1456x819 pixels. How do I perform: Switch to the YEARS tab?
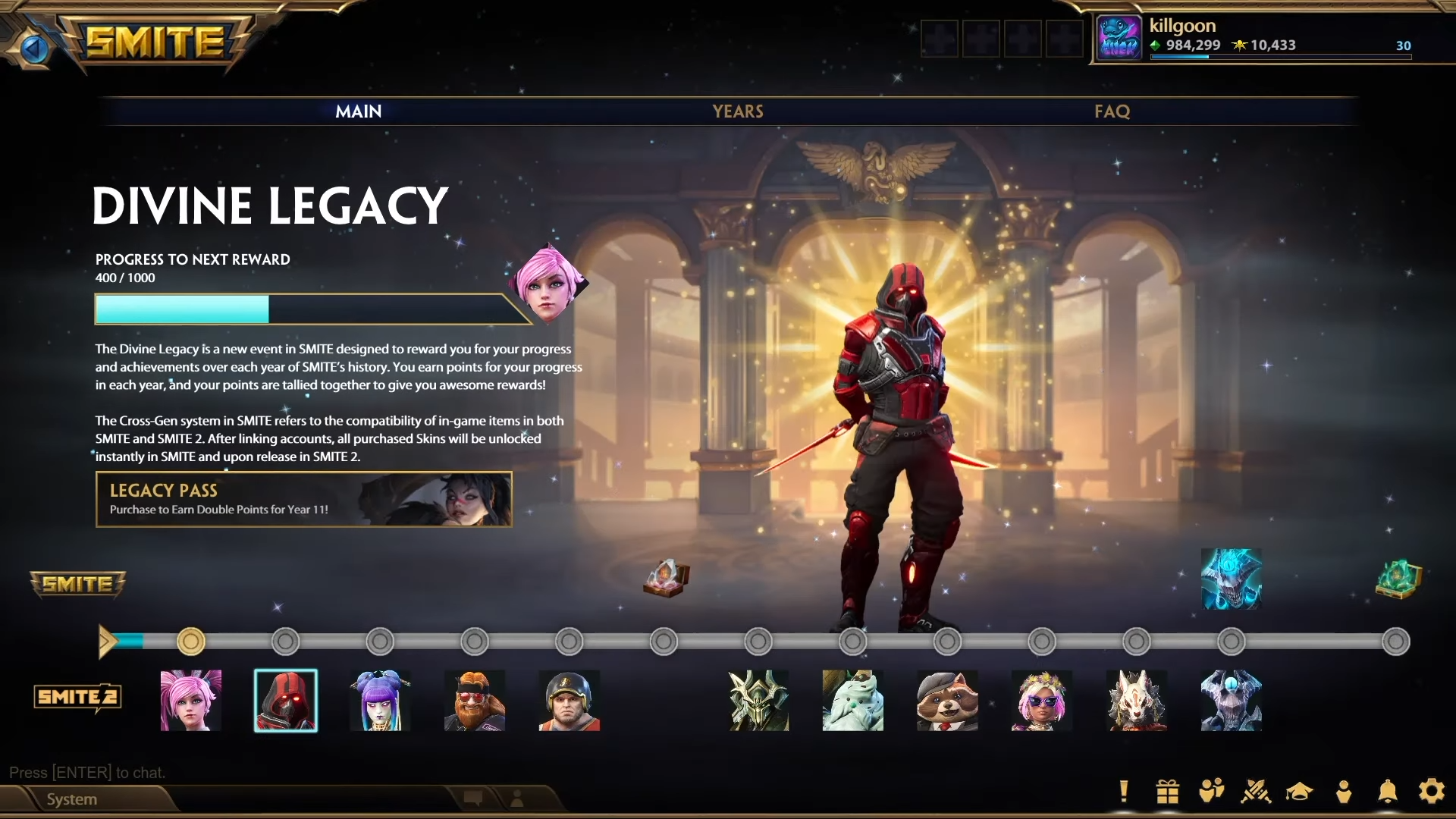(x=737, y=111)
